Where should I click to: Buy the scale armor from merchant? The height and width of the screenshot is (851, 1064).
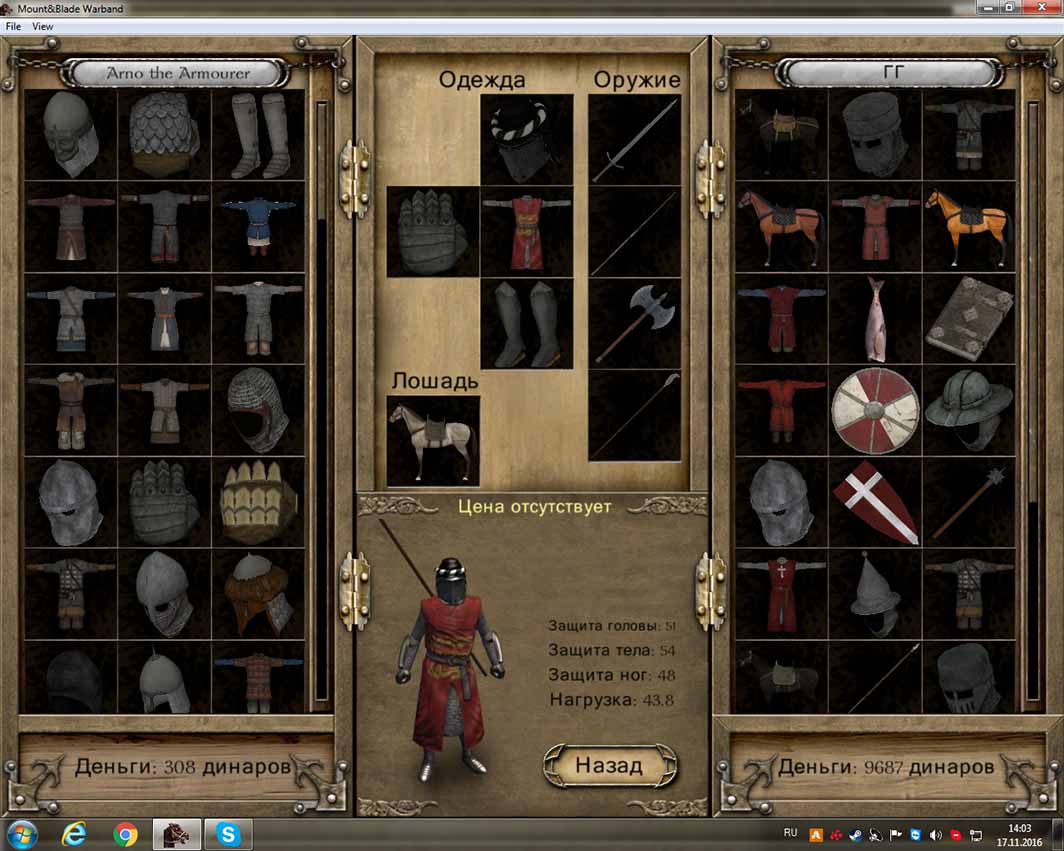click(x=164, y=135)
